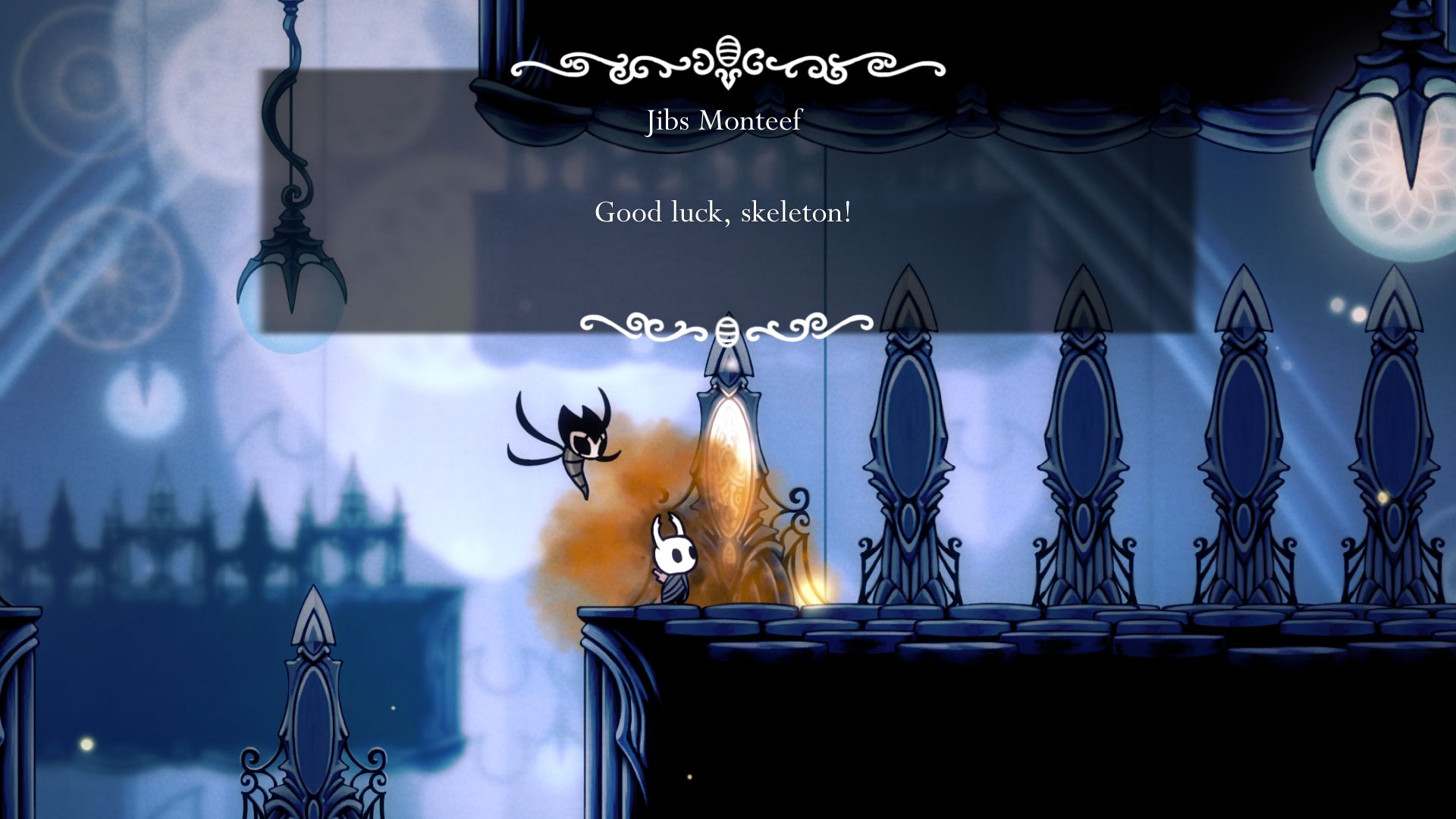Screen dimensions: 1456x819
Task: Click the dialogue text Good luck, skeleton!
Action: pos(723,213)
